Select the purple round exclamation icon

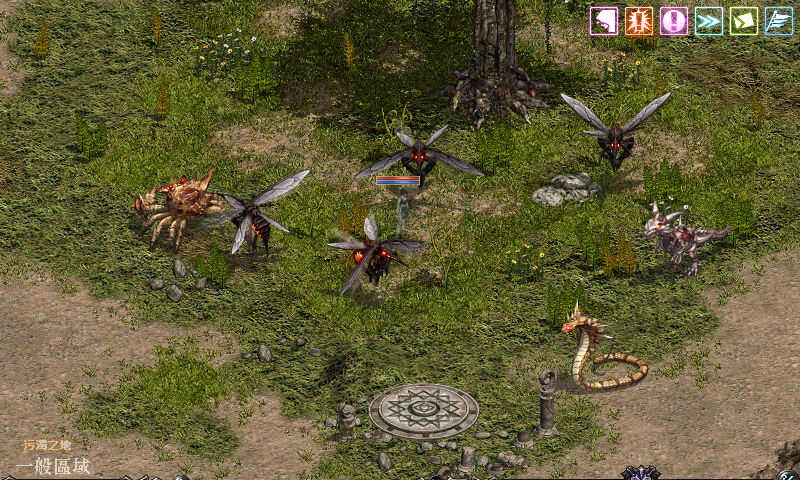[674, 21]
